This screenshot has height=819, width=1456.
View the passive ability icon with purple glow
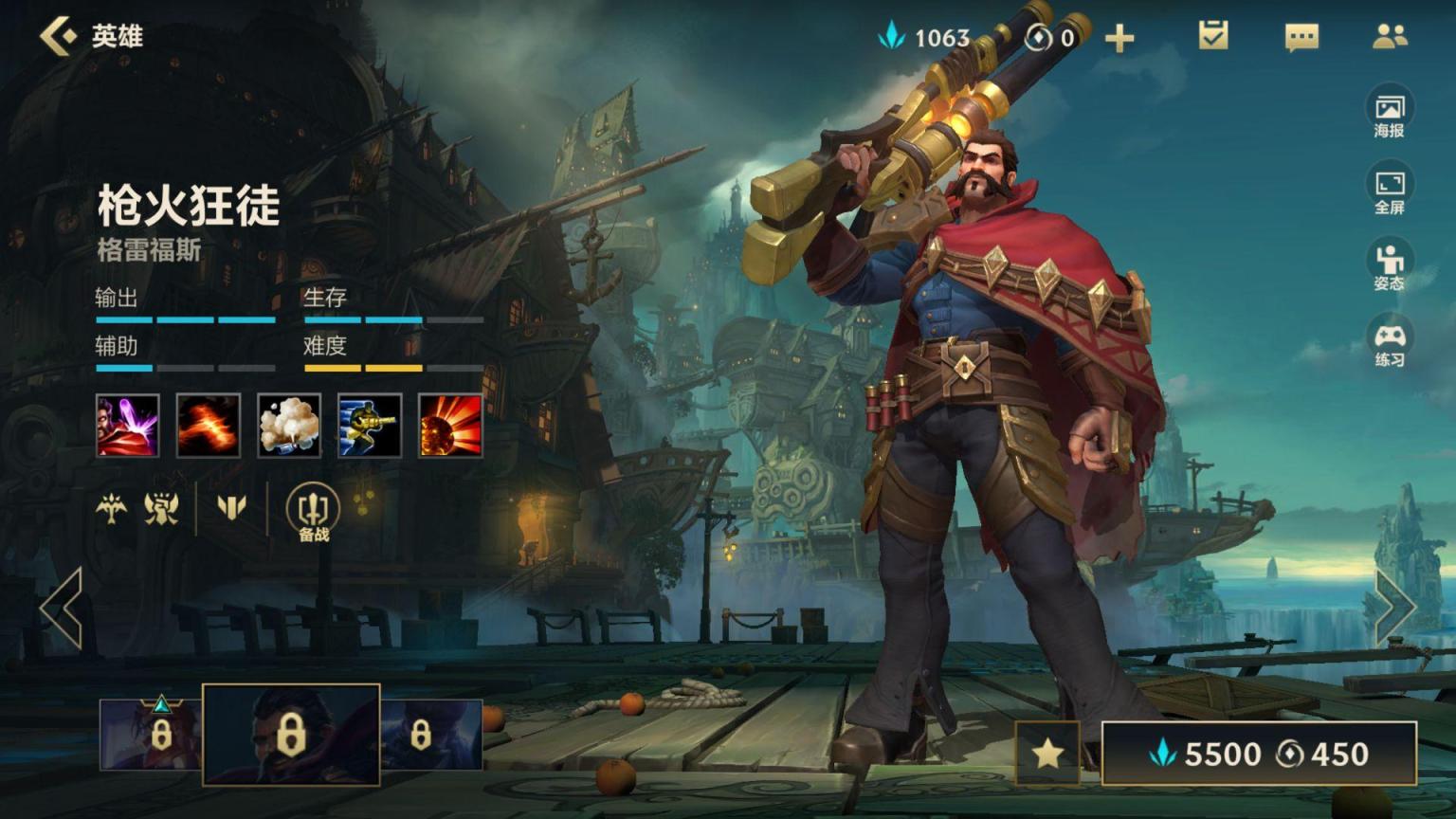128,426
